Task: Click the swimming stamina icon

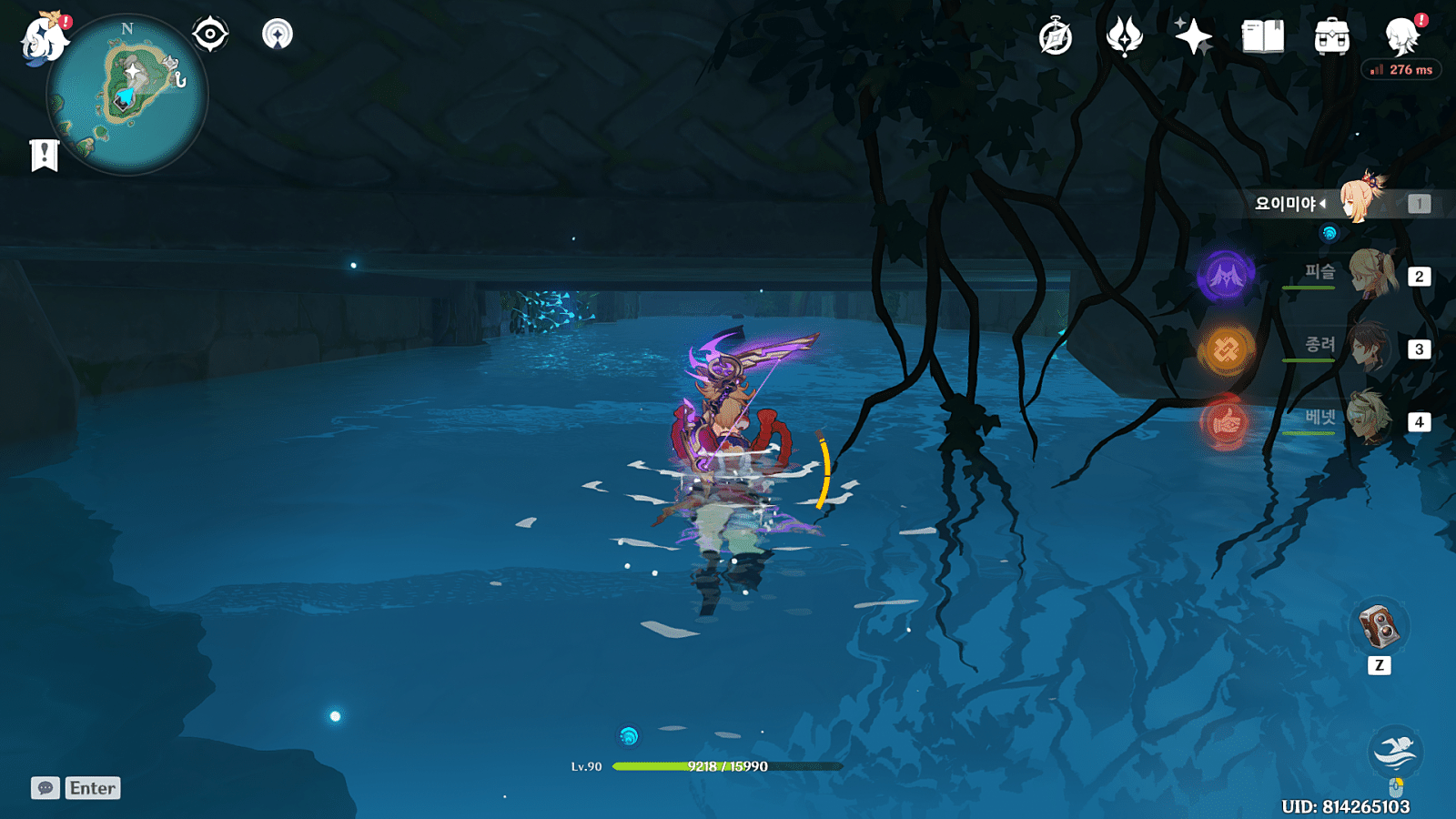Action: pos(1395,752)
